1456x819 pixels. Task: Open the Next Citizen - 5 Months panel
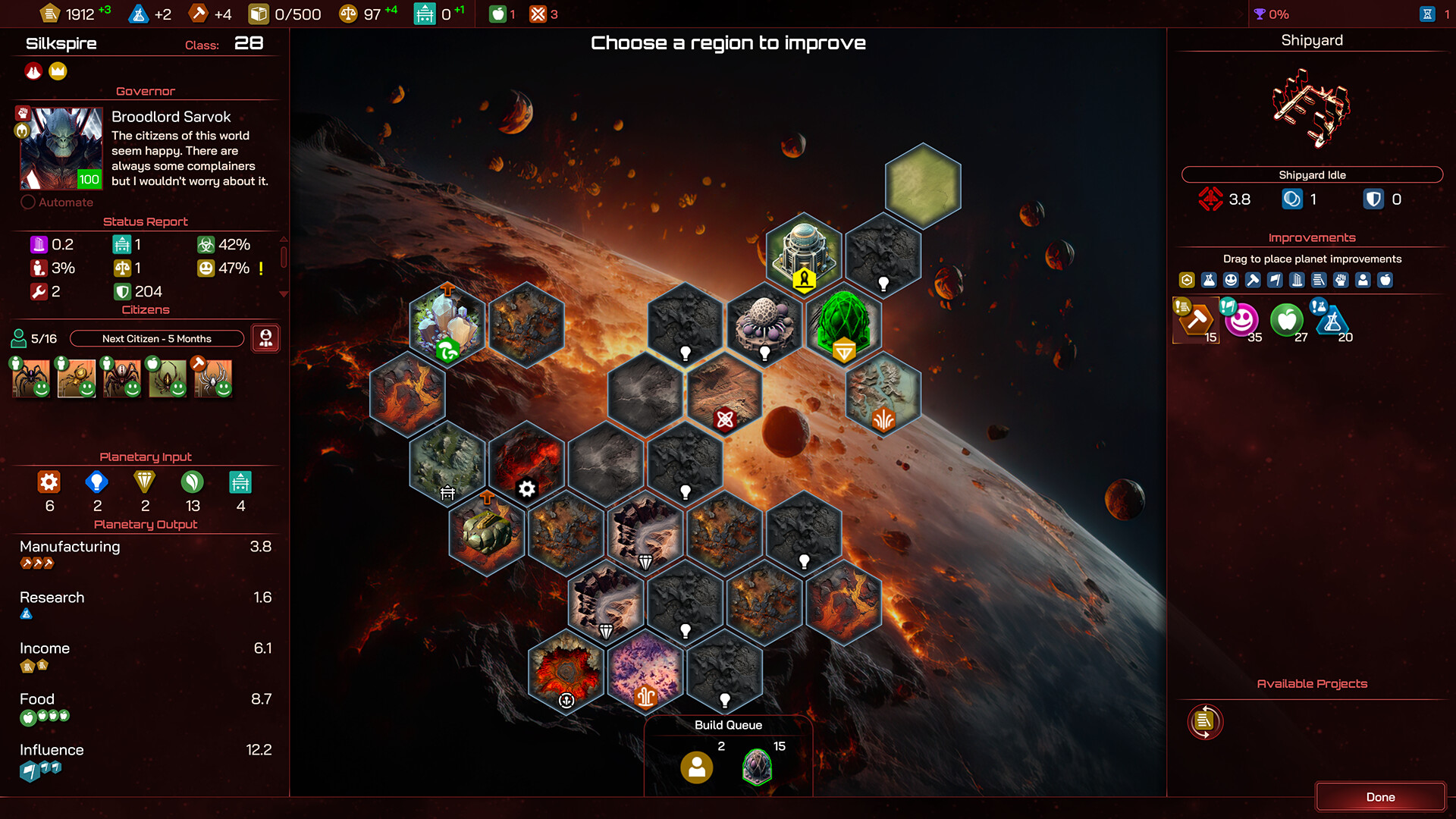click(x=156, y=338)
